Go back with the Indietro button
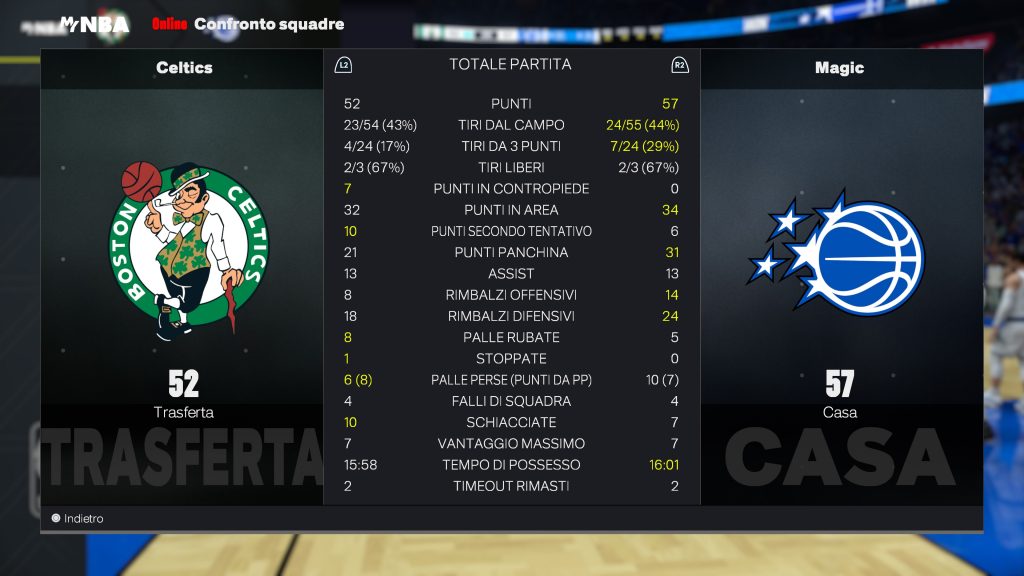This screenshot has width=1024, height=576. click(x=78, y=519)
